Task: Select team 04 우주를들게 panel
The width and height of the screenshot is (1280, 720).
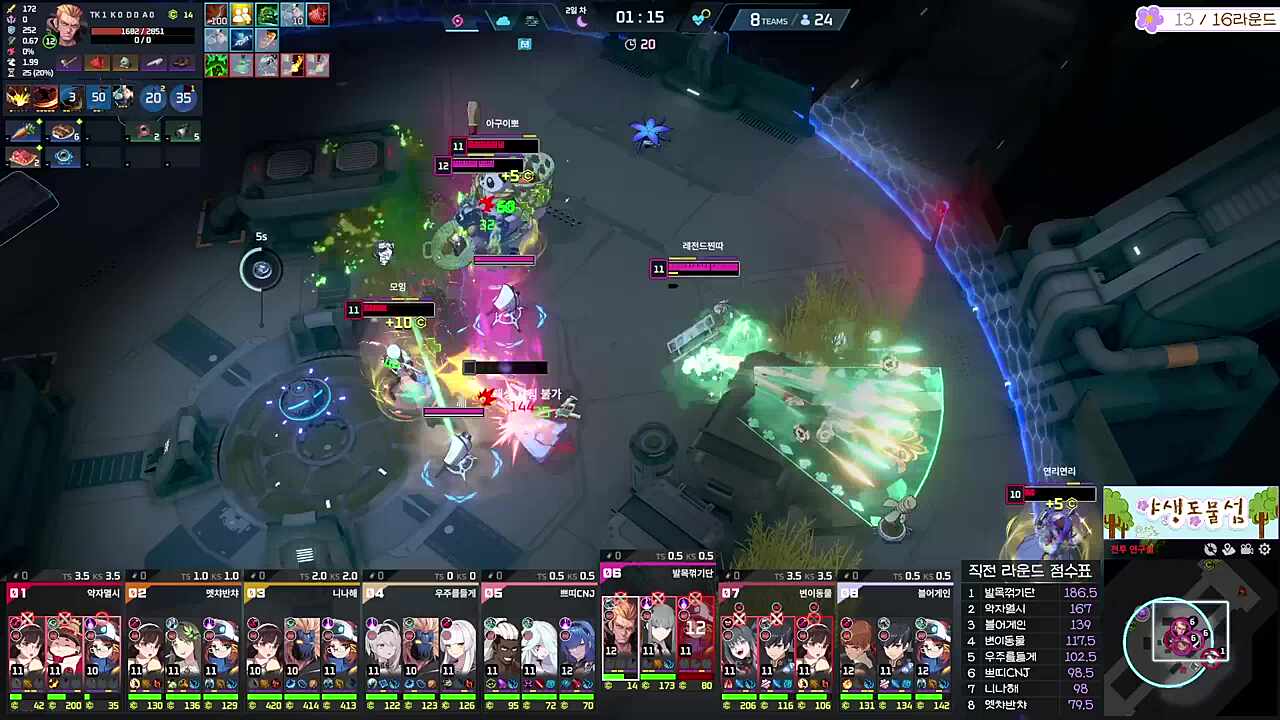Action: (x=421, y=640)
